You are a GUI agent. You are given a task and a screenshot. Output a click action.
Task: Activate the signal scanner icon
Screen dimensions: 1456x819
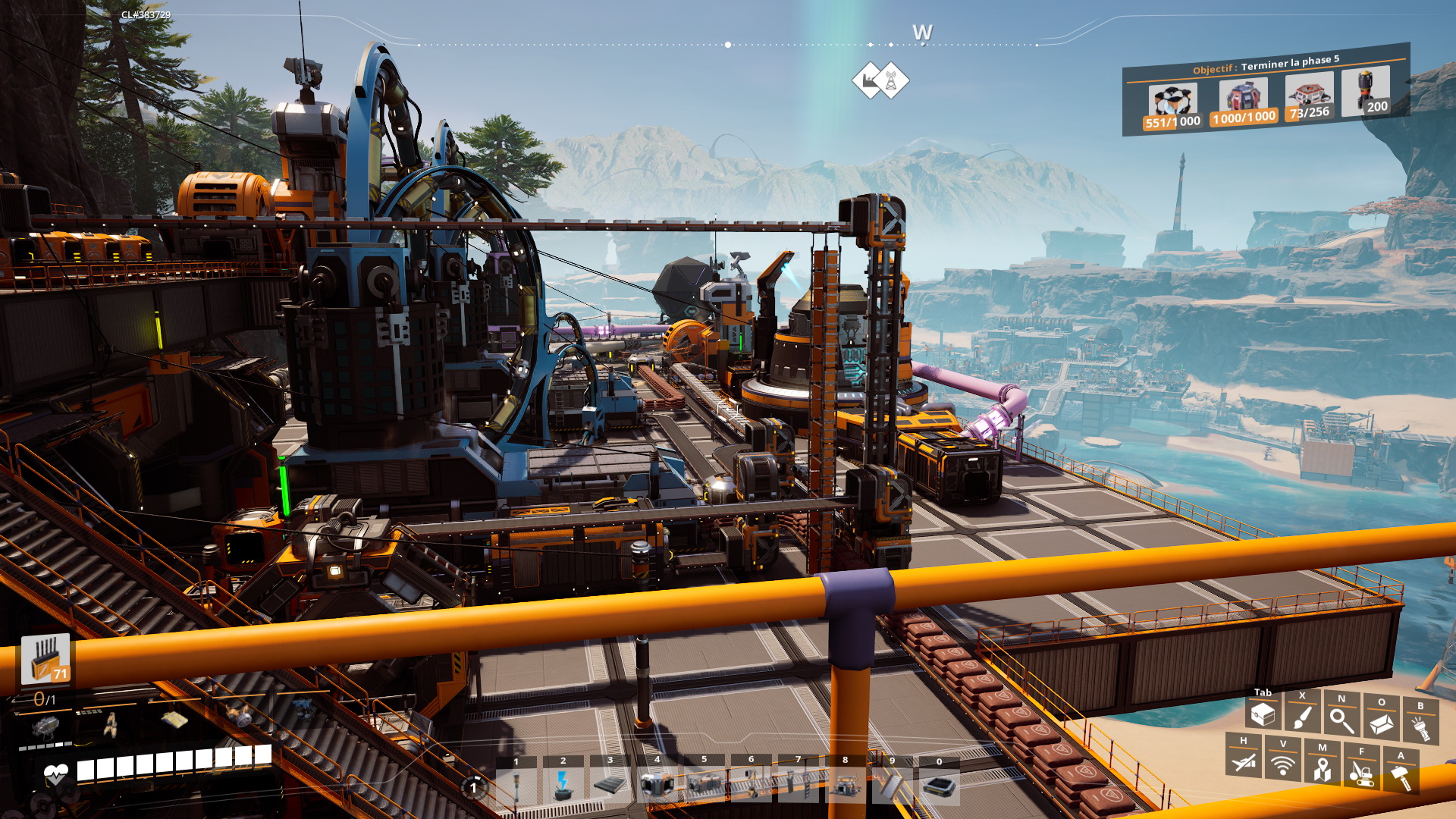pyautogui.click(x=1282, y=764)
